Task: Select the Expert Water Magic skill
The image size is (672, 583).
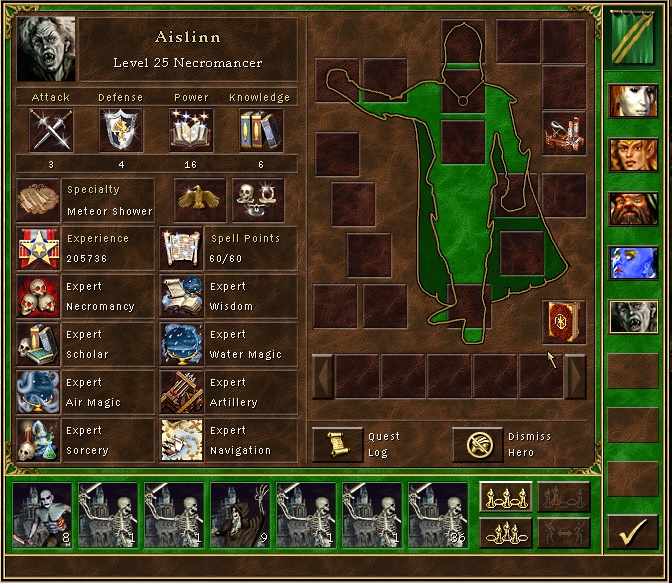Action: point(182,345)
